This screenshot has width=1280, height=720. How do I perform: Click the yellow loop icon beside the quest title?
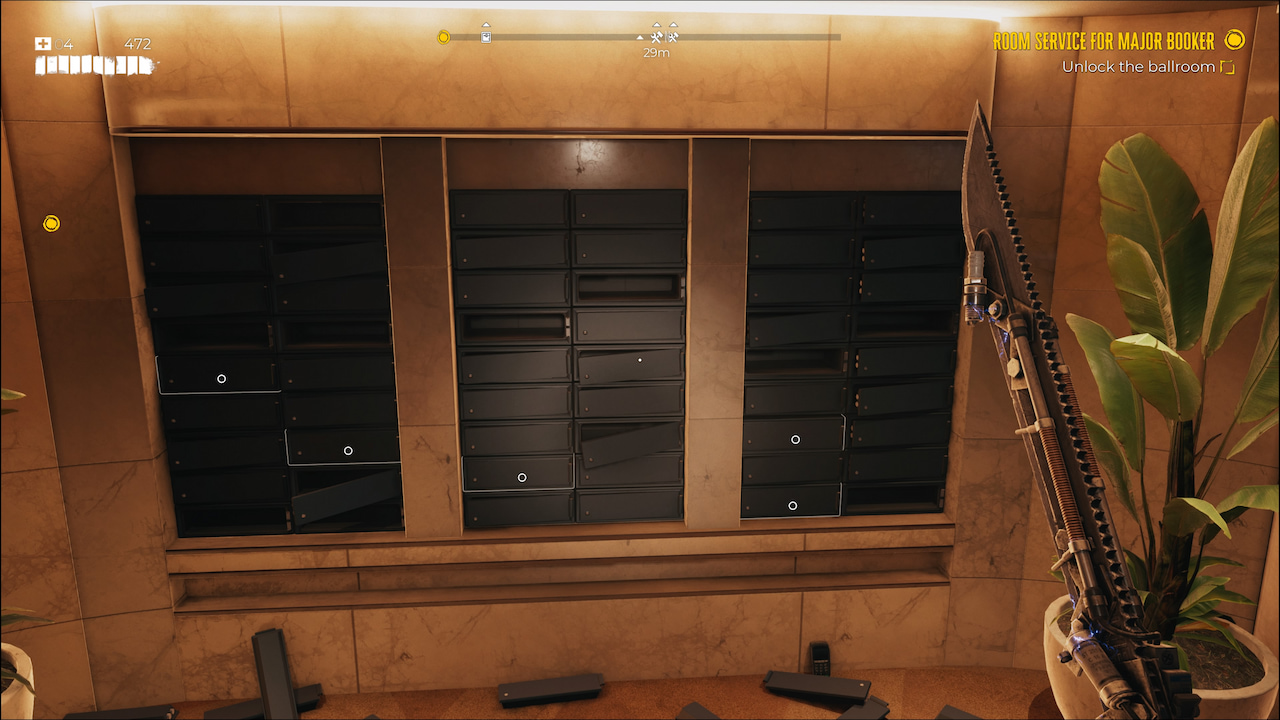[x=1234, y=41]
